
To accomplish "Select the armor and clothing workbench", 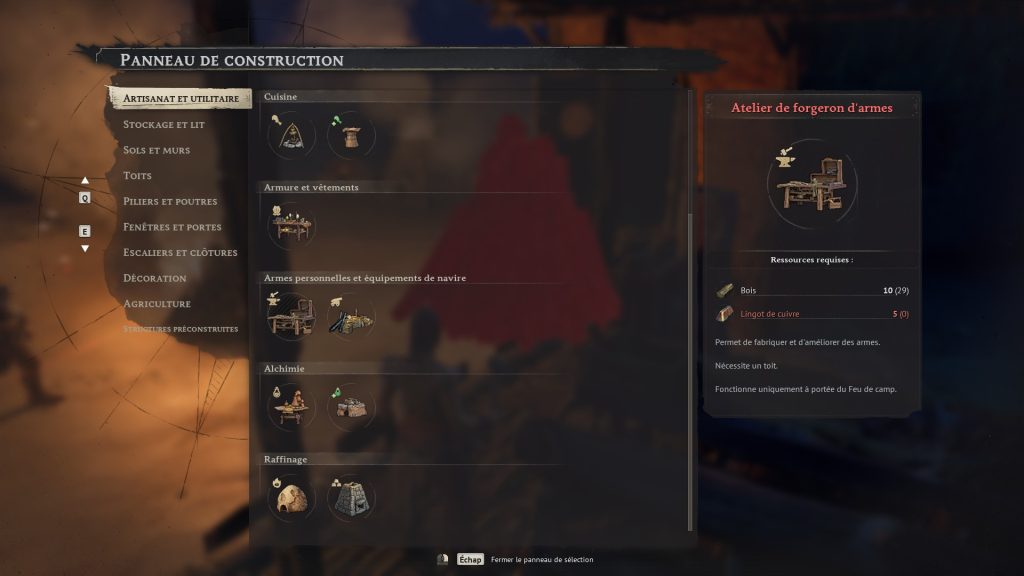I will click(x=291, y=225).
